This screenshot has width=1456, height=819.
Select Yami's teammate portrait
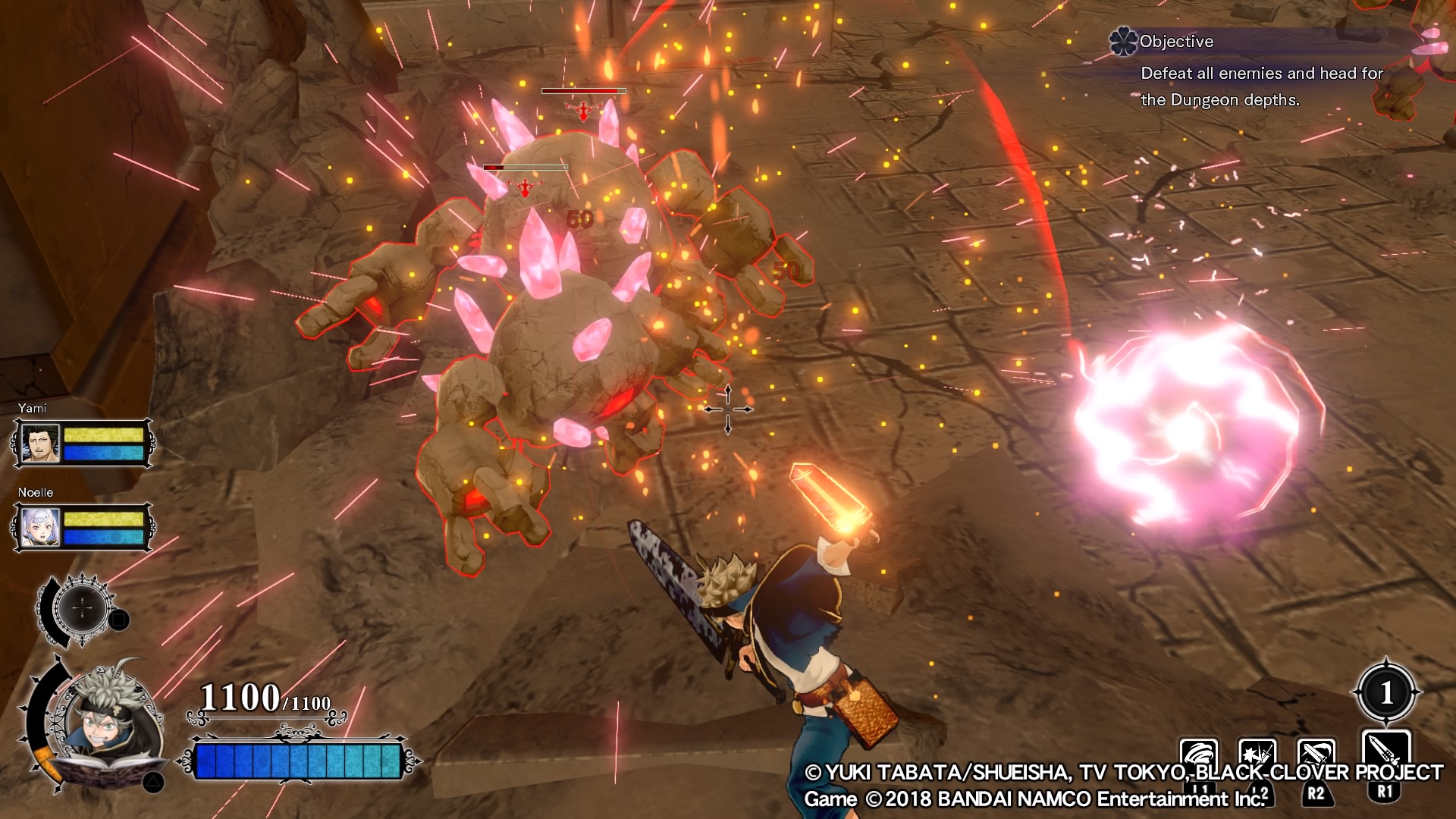[x=41, y=443]
